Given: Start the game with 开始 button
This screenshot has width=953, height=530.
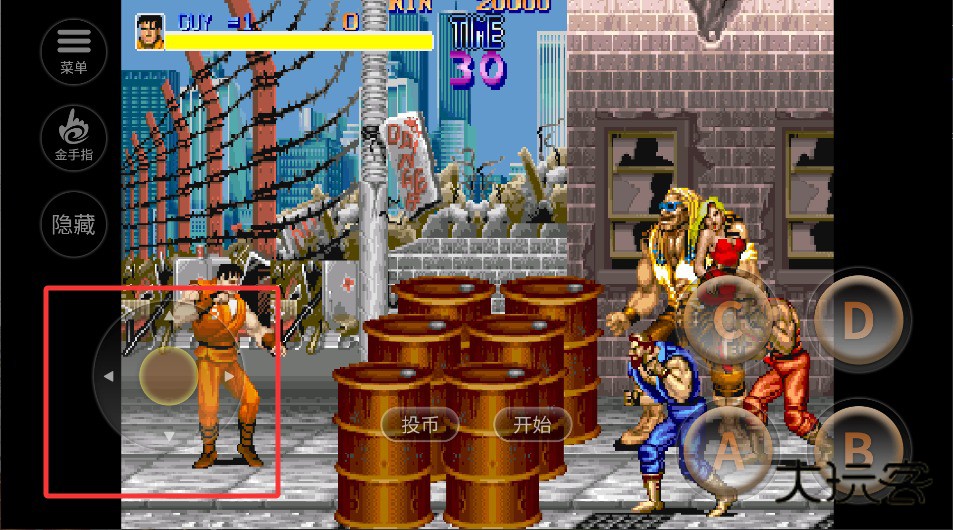Looking at the screenshot, I should pos(532,424).
